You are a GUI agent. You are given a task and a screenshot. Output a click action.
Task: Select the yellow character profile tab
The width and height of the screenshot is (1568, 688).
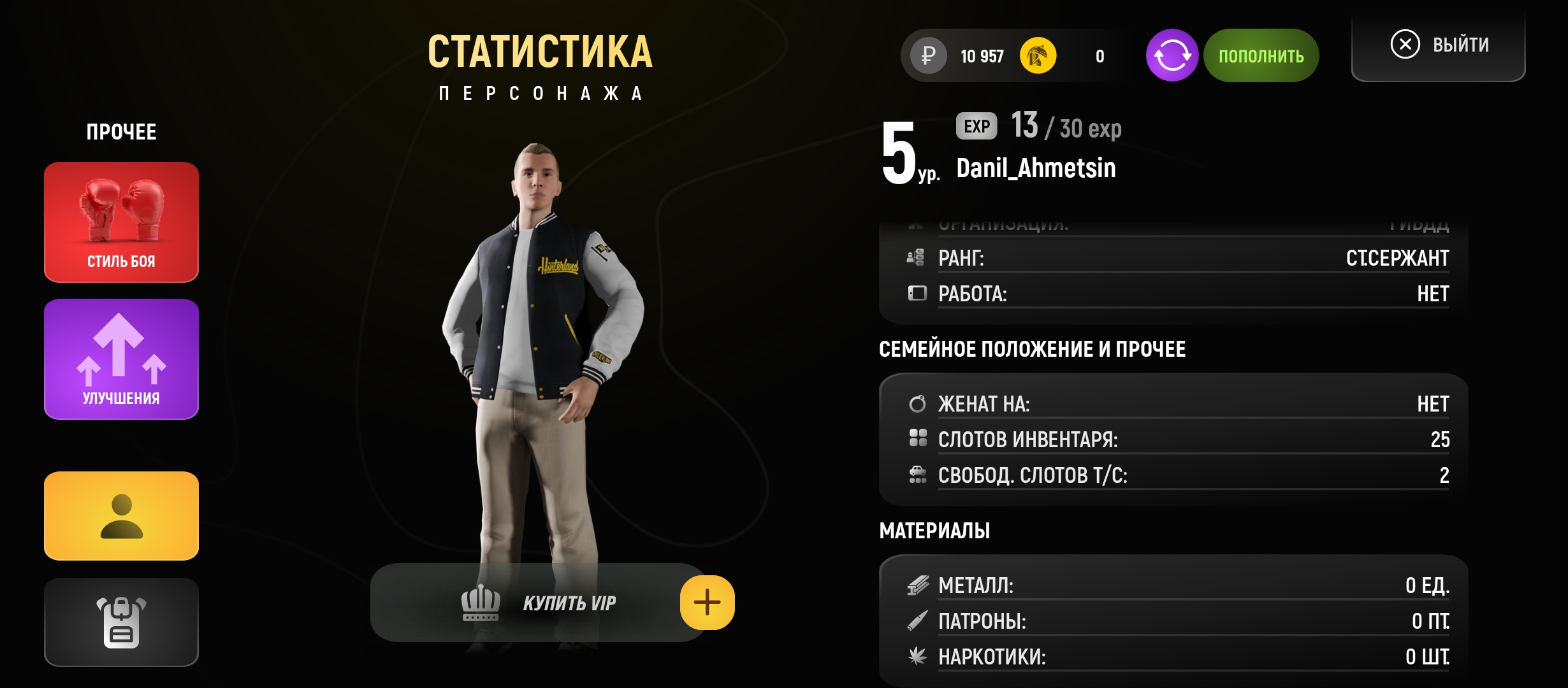(121, 516)
